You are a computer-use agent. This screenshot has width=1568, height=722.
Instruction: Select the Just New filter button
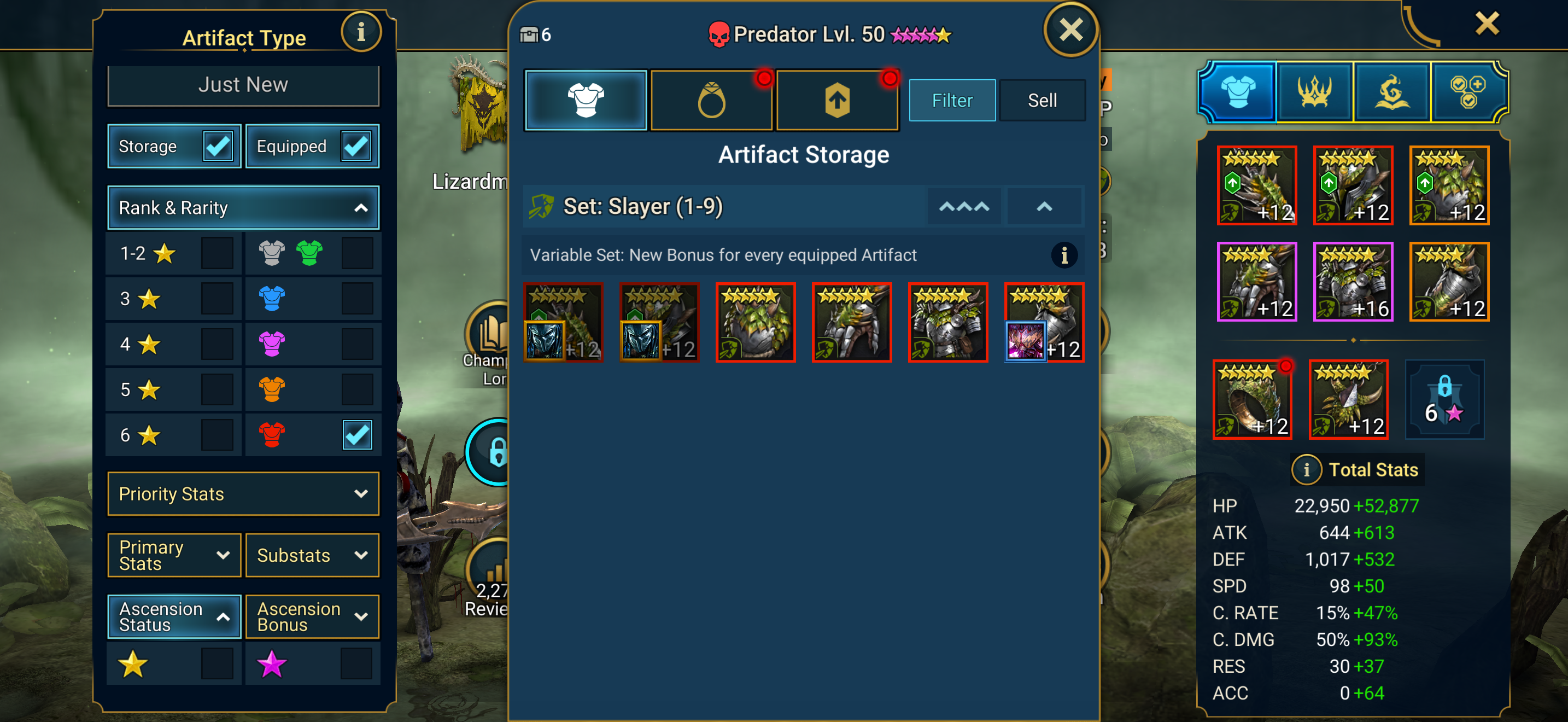point(243,85)
